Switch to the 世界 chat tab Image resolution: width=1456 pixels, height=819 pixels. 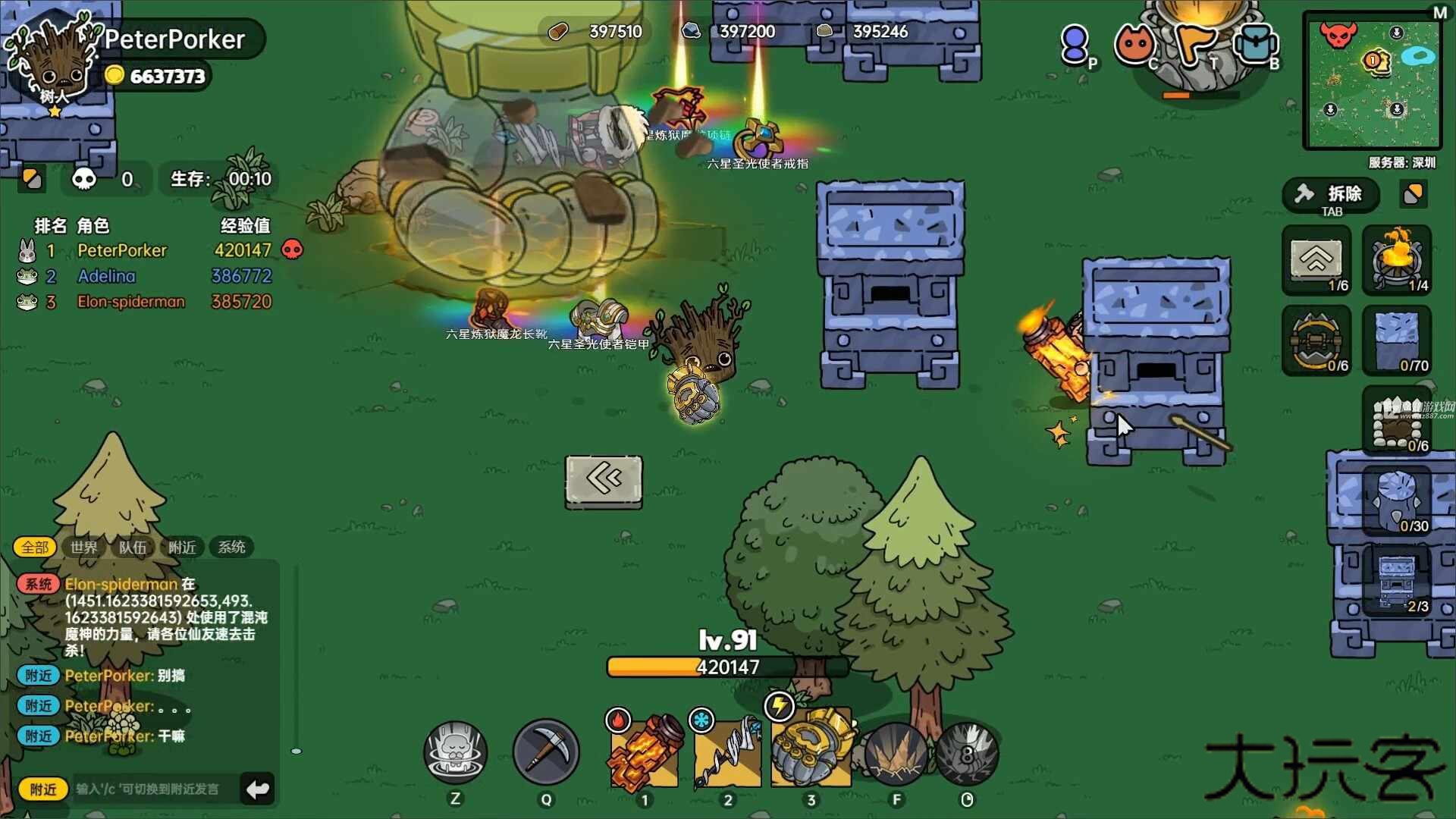[x=83, y=548]
